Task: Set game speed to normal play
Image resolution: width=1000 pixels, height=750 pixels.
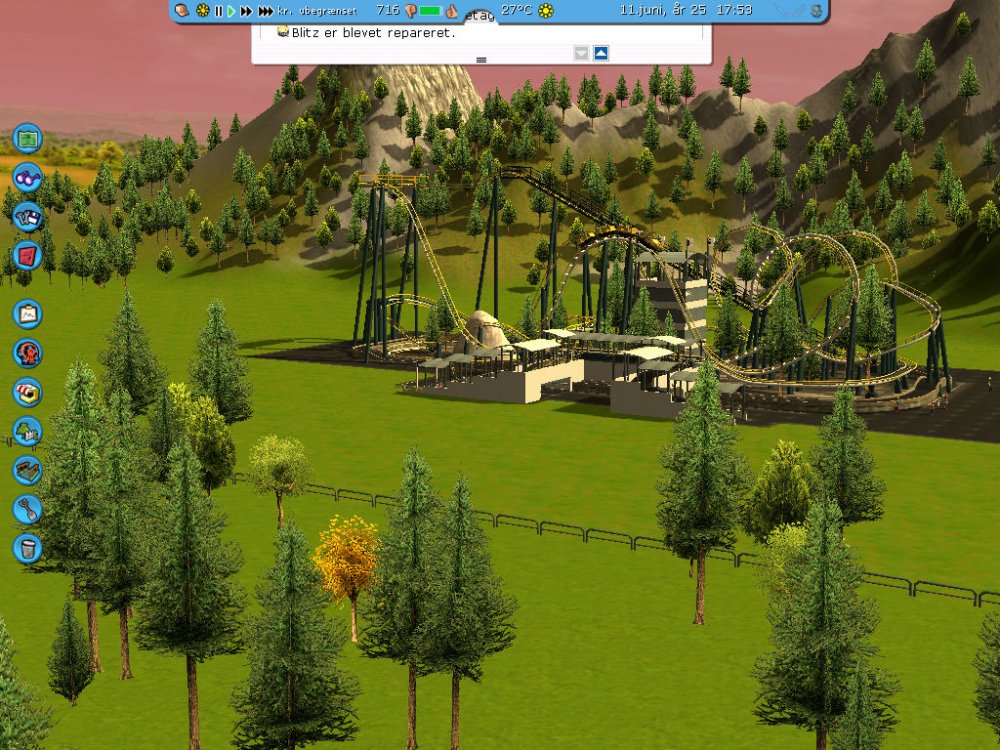Action: [x=231, y=10]
